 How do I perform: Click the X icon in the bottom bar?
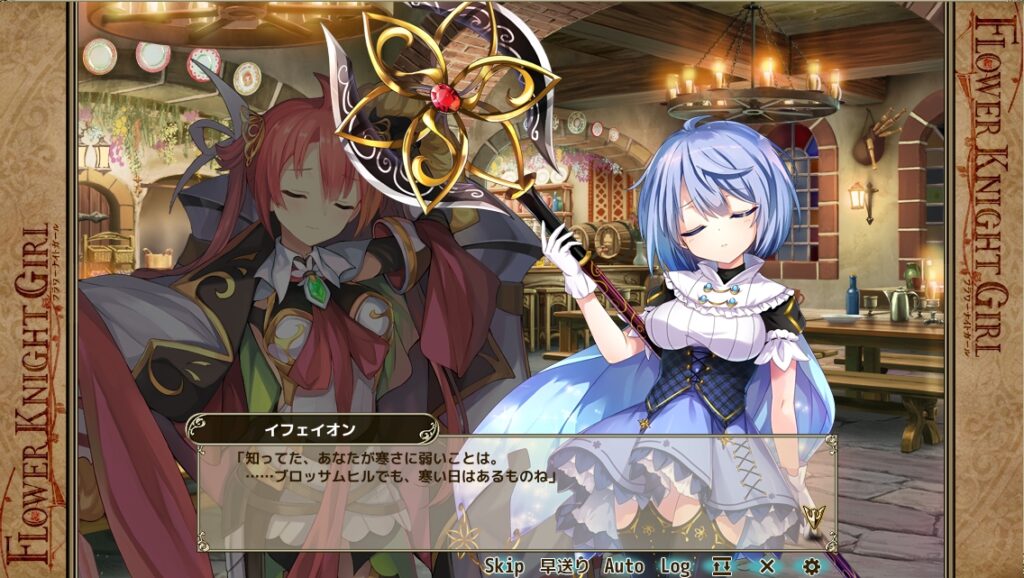[x=767, y=566]
